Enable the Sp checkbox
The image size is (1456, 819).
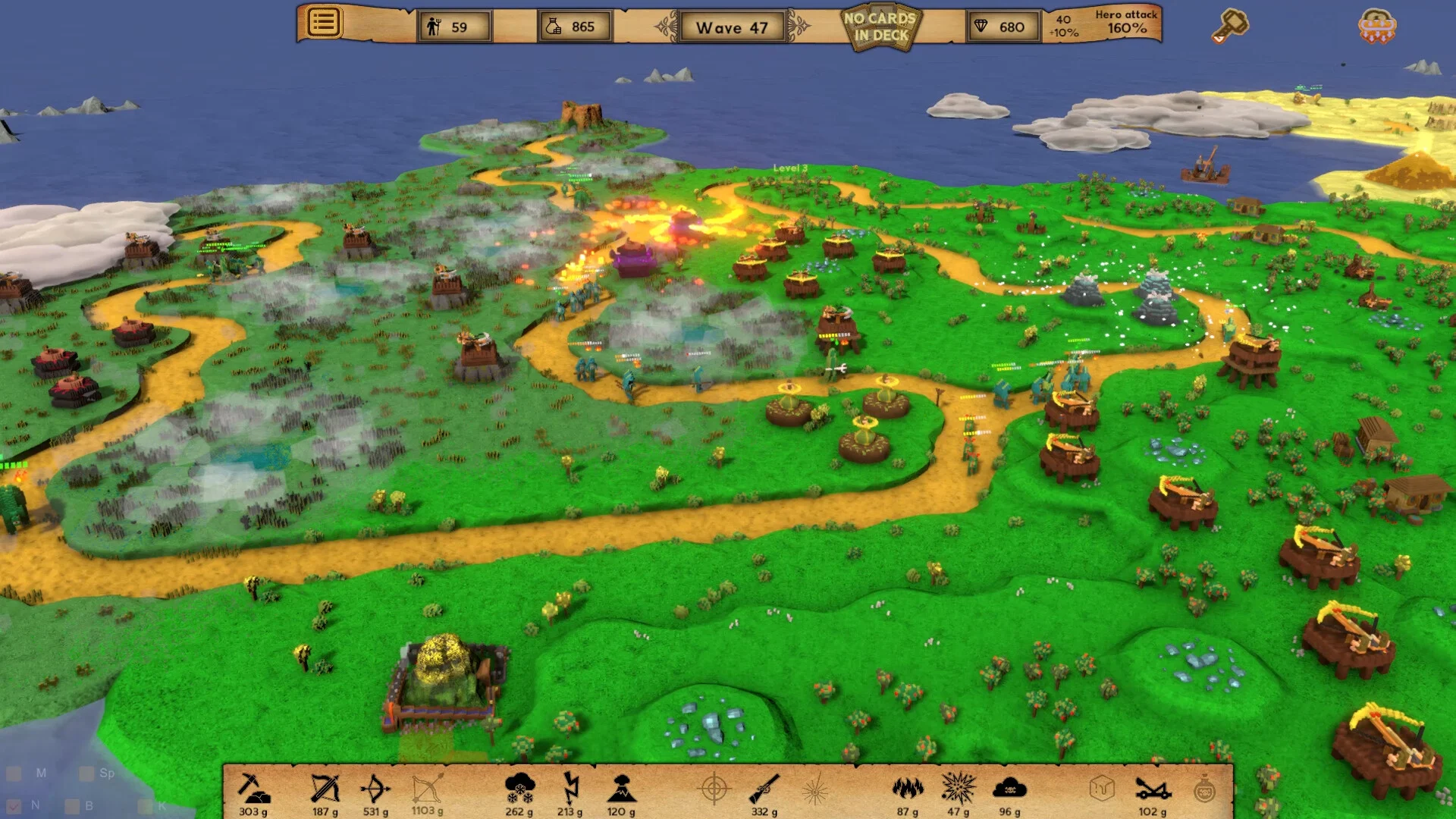click(86, 773)
